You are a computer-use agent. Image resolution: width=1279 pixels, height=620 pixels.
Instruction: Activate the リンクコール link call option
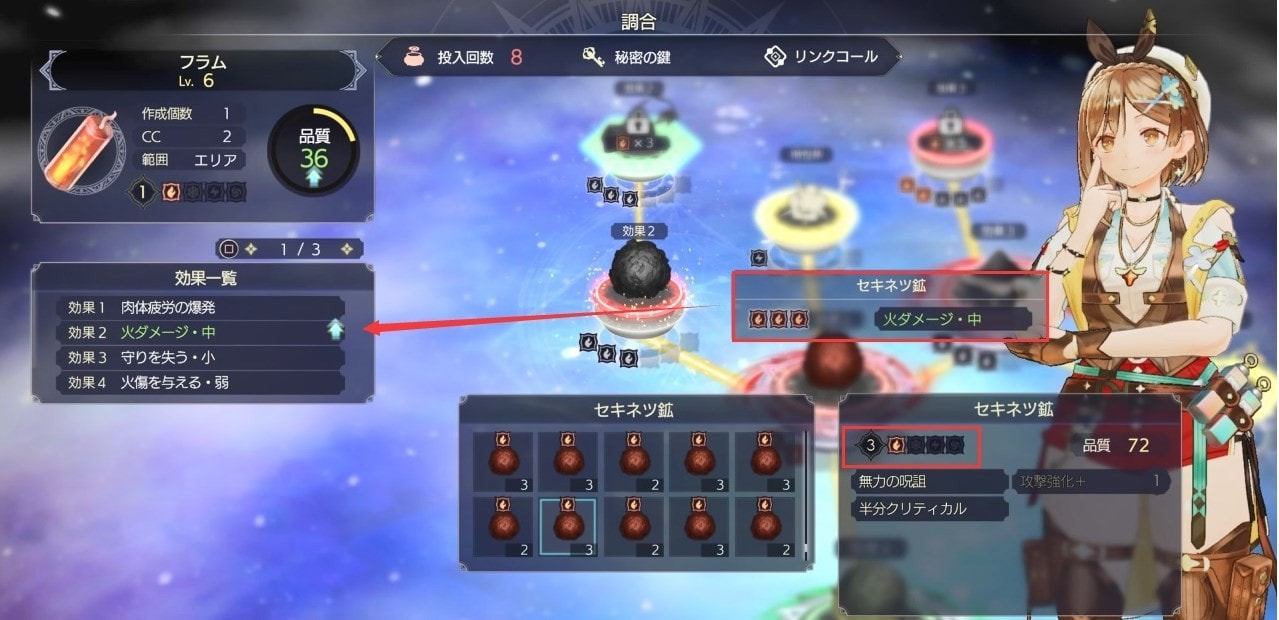820,57
